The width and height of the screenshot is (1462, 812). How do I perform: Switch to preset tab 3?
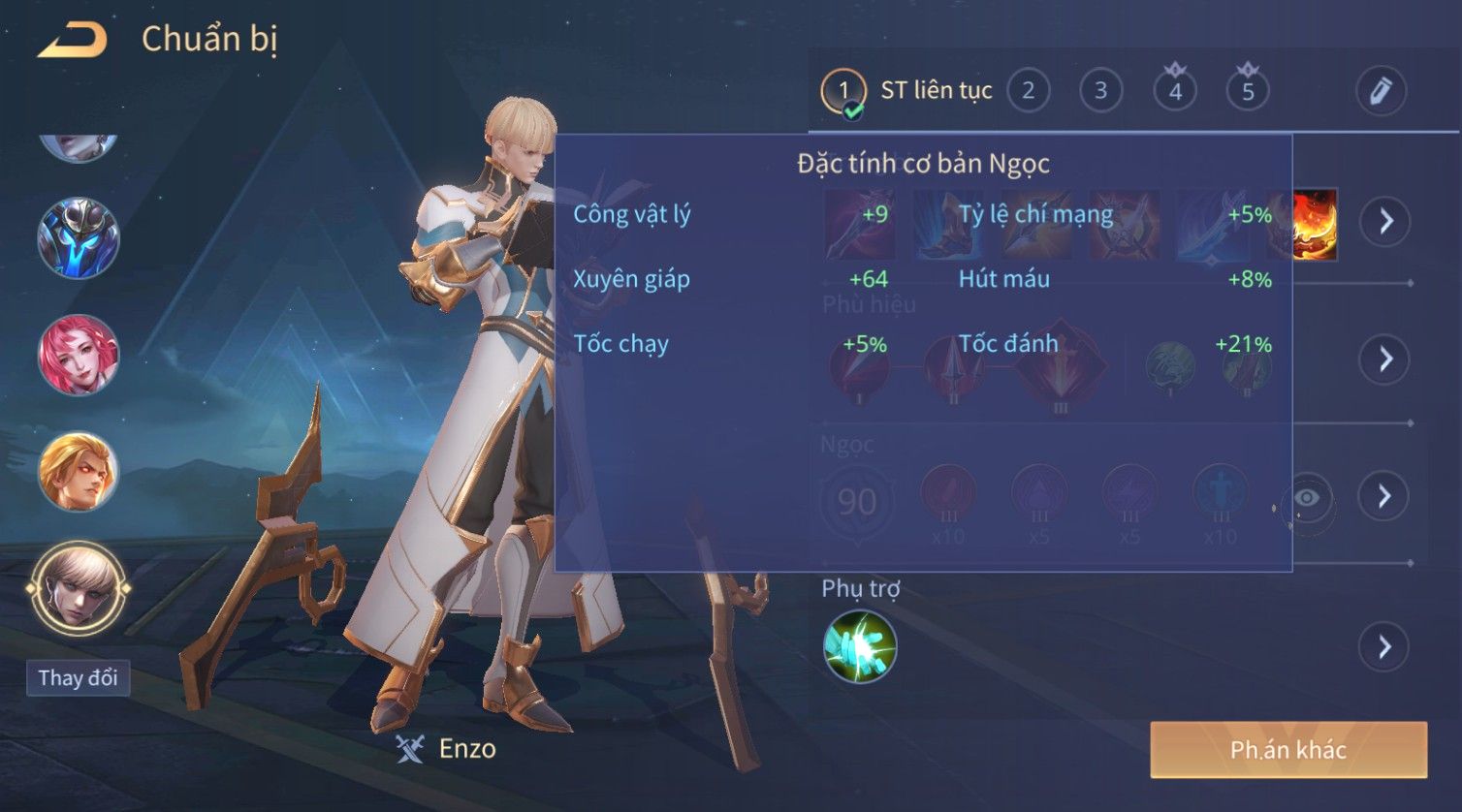[1100, 91]
